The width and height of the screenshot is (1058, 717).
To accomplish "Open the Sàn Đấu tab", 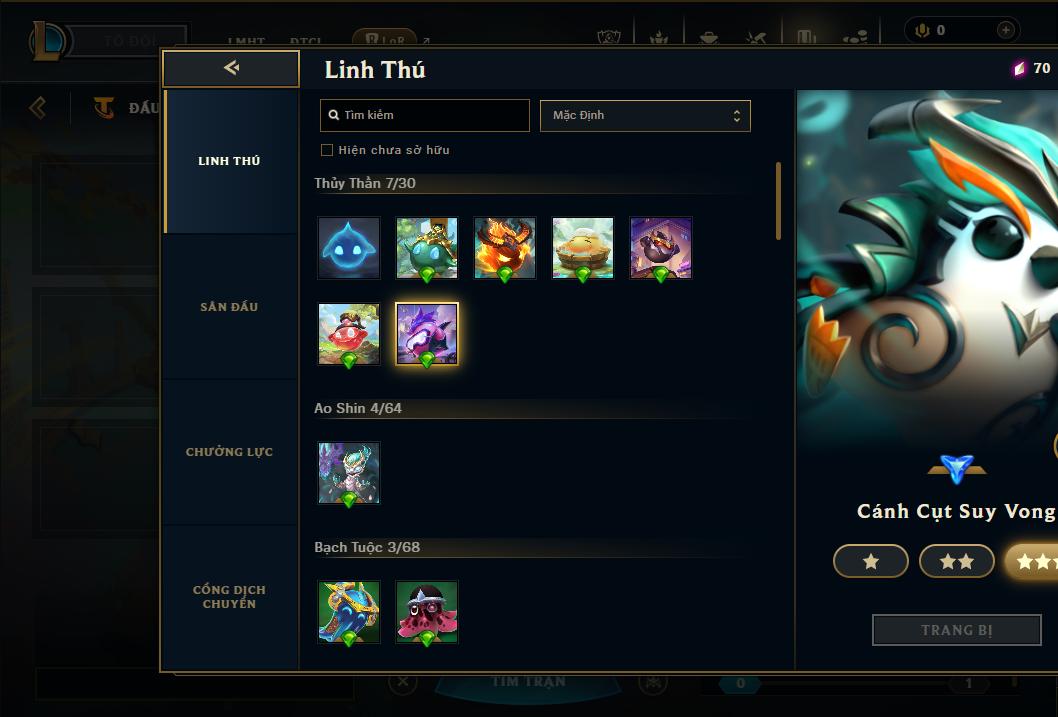I will pyautogui.click(x=229, y=307).
